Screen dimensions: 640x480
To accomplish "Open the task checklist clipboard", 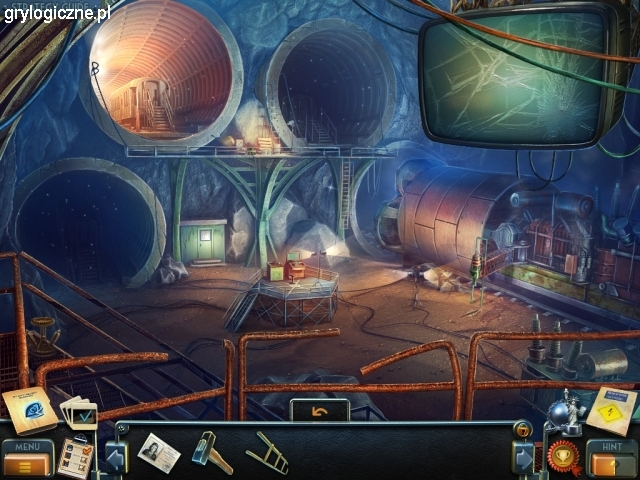I will click(74, 458).
